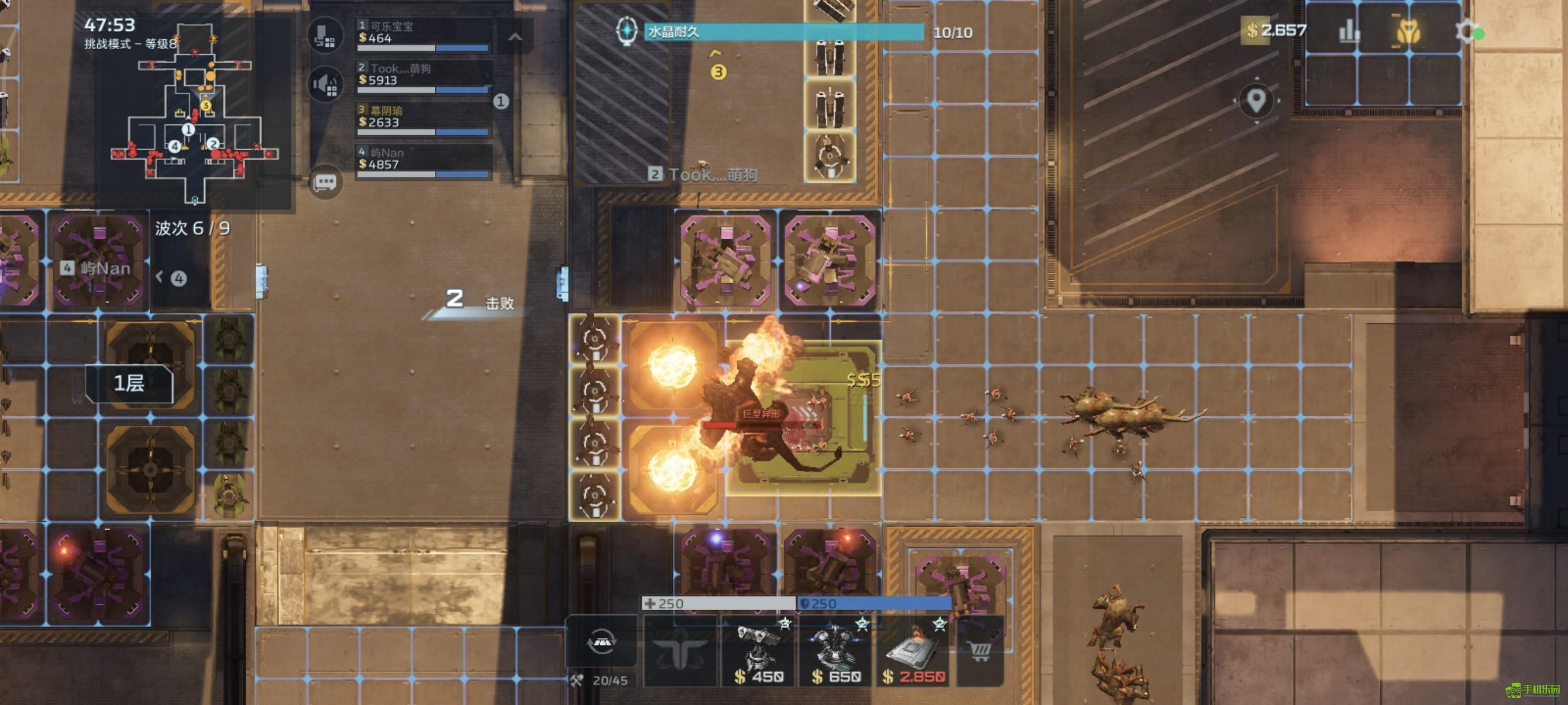The height and width of the screenshot is (705, 1568).
Task: Tap the round button above the speaker icon
Action: pos(325,35)
